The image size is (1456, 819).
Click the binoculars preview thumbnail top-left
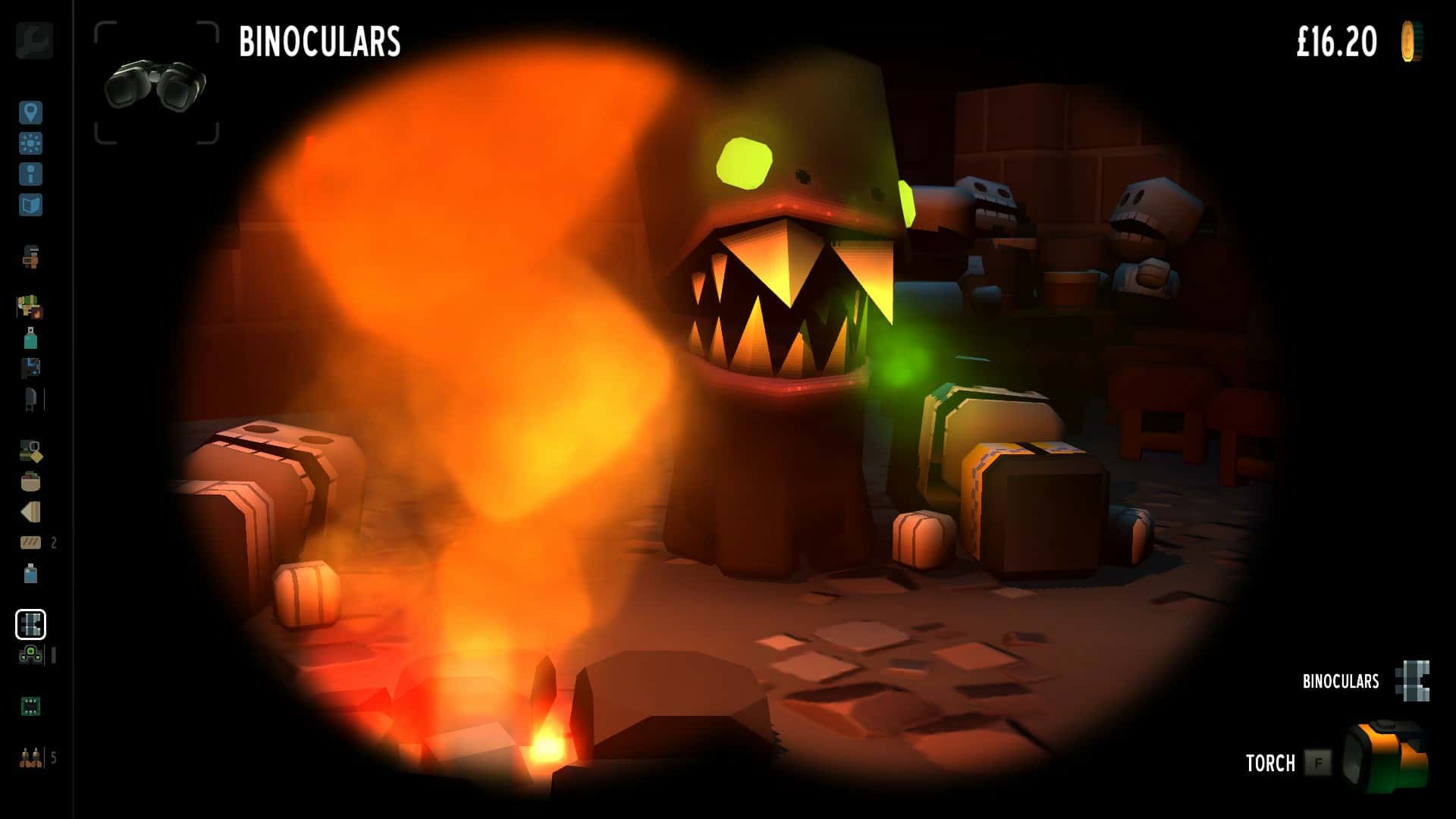click(154, 83)
